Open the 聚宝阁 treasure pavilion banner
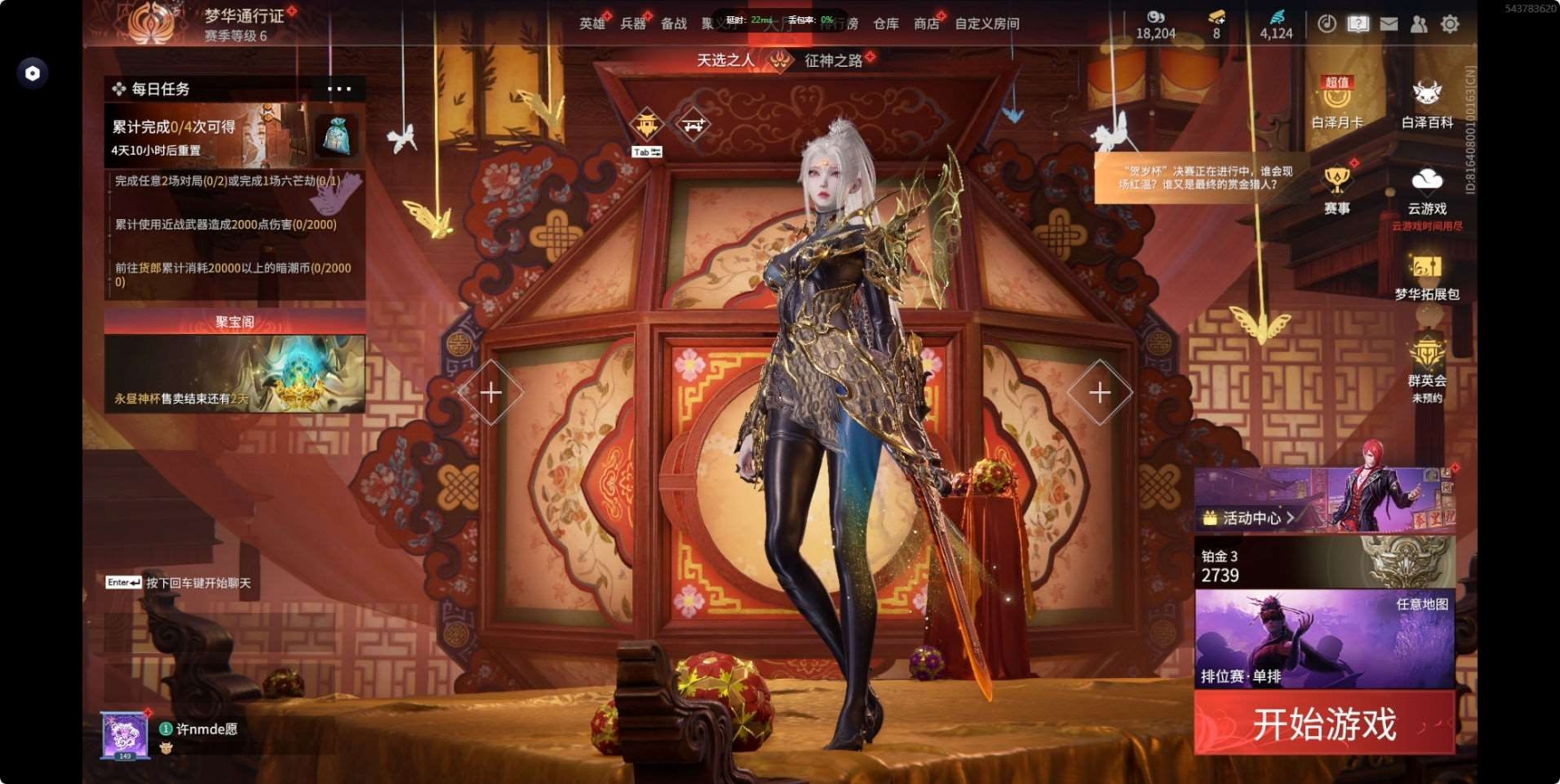 tap(234, 361)
